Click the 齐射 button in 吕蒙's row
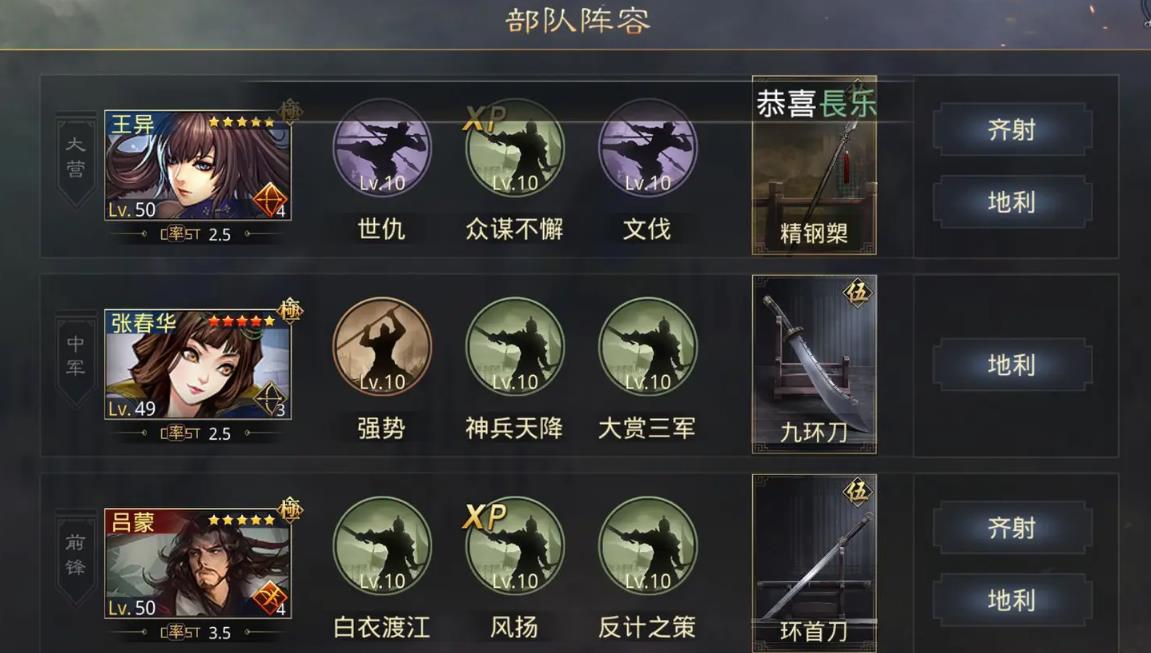The height and width of the screenshot is (653, 1151). point(1012,528)
